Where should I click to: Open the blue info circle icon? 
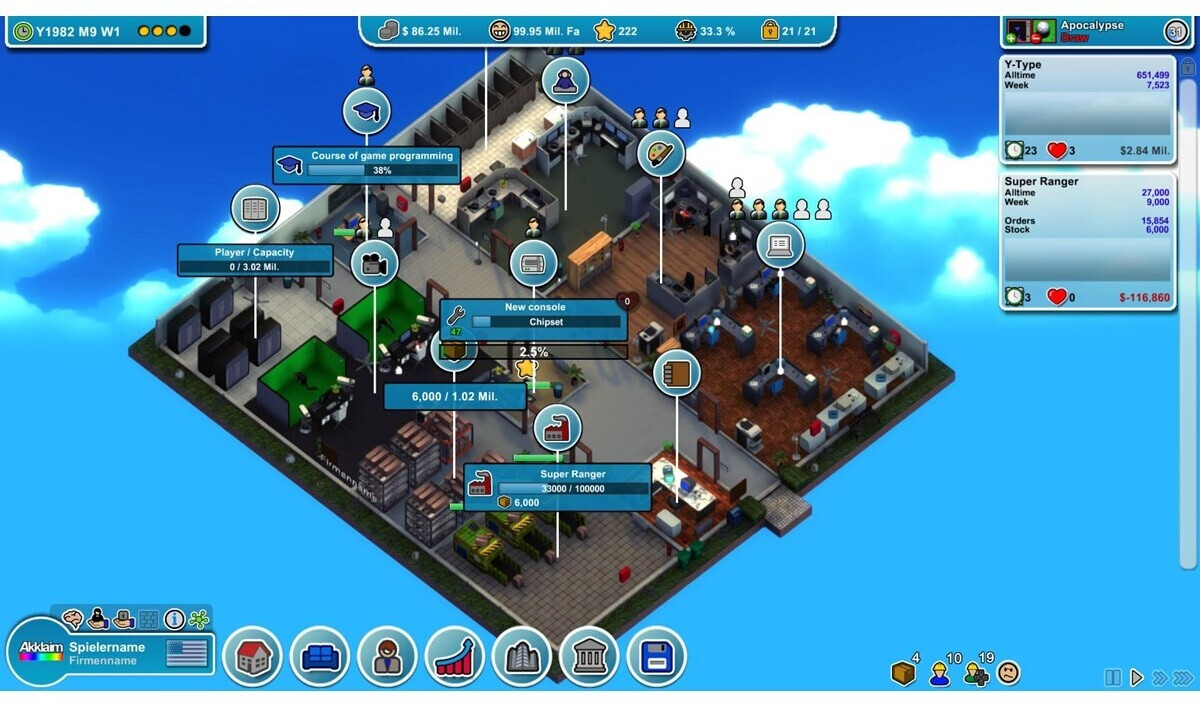[x=174, y=620]
